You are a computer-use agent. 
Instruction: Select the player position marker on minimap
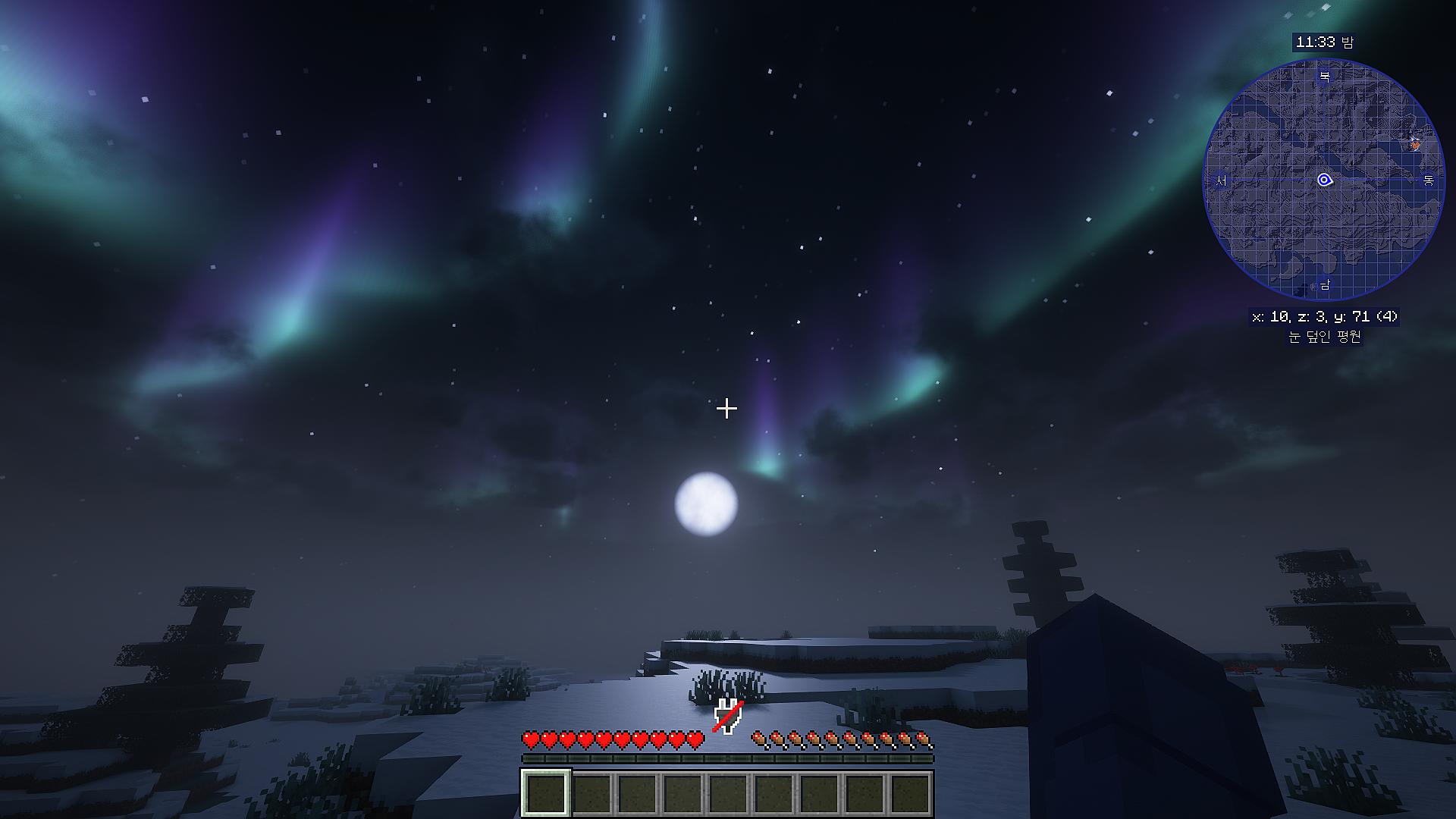(1324, 180)
